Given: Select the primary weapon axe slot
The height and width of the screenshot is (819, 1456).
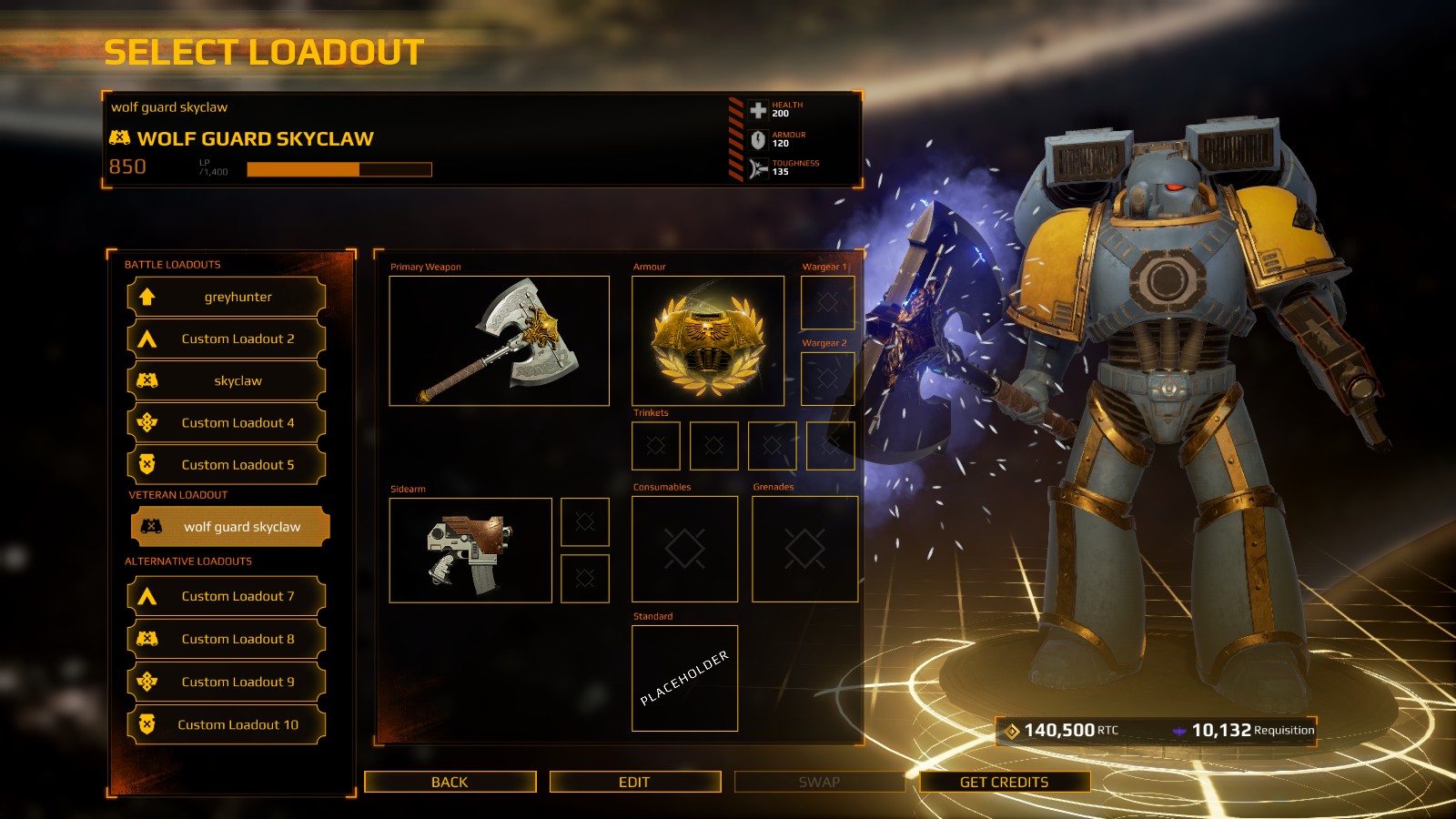Looking at the screenshot, I should coord(499,340).
